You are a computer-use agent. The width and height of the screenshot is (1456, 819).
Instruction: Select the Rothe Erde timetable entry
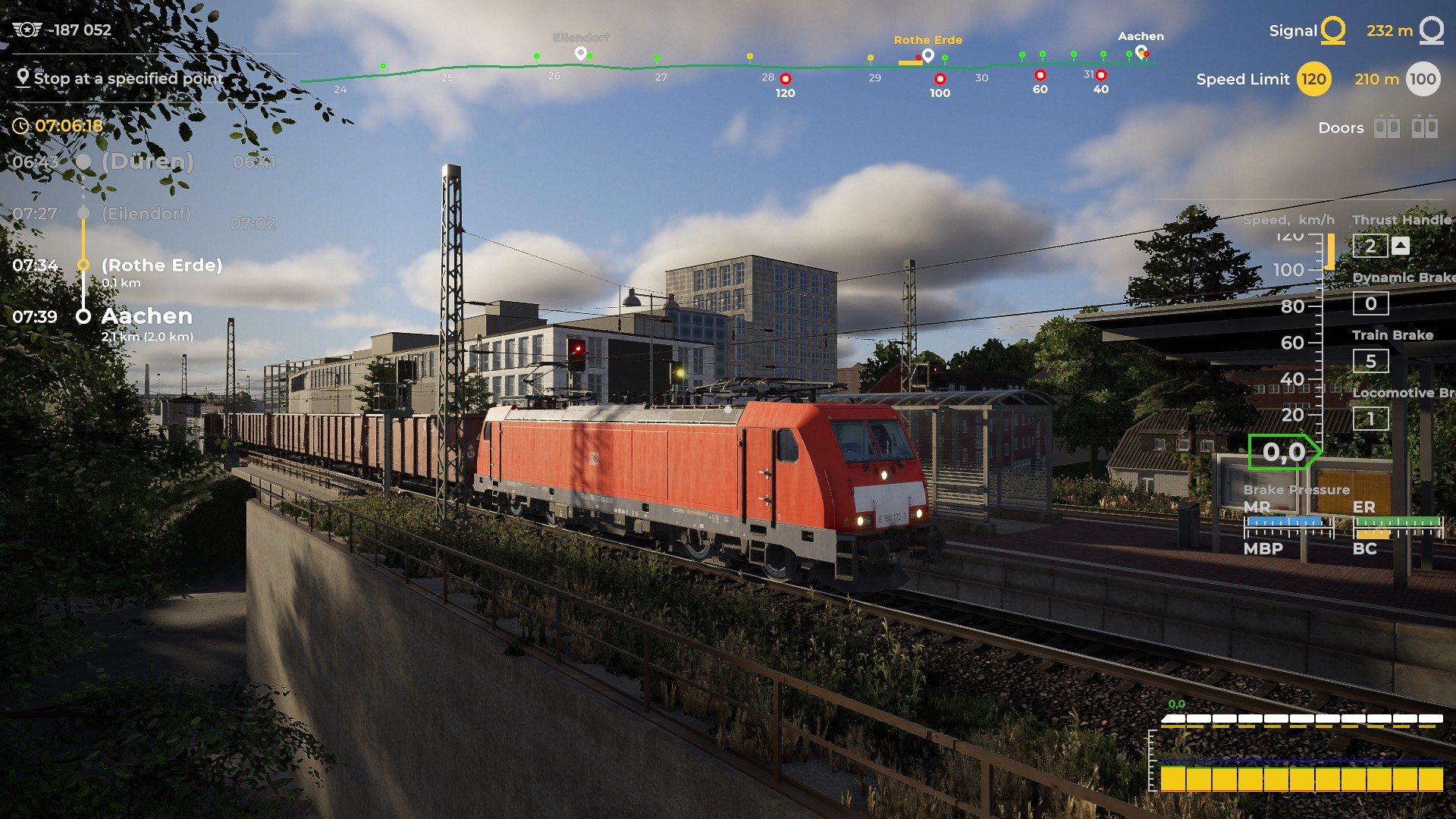[162, 265]
